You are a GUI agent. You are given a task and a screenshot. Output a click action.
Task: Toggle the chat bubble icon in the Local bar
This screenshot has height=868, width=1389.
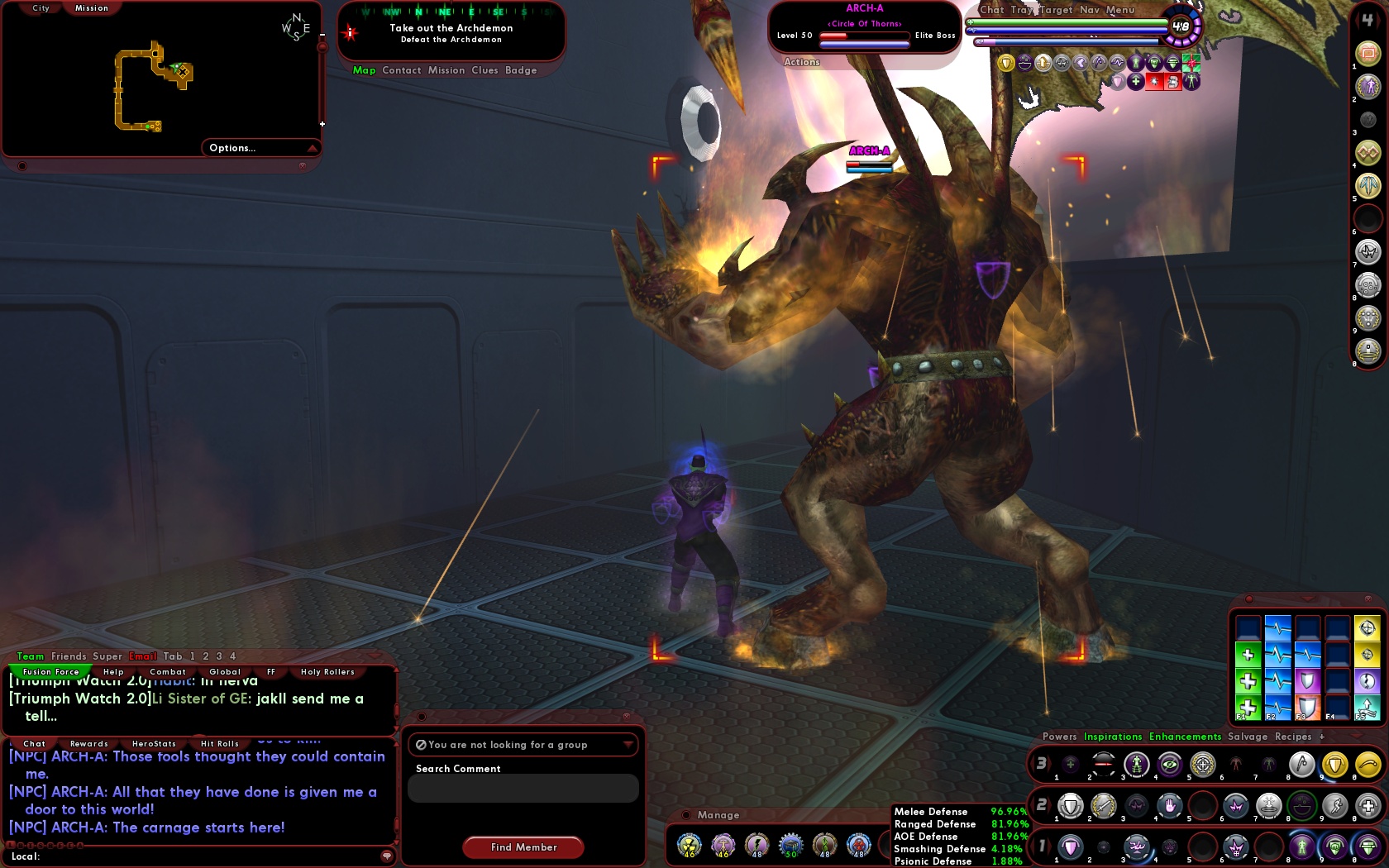pos(384,856)
